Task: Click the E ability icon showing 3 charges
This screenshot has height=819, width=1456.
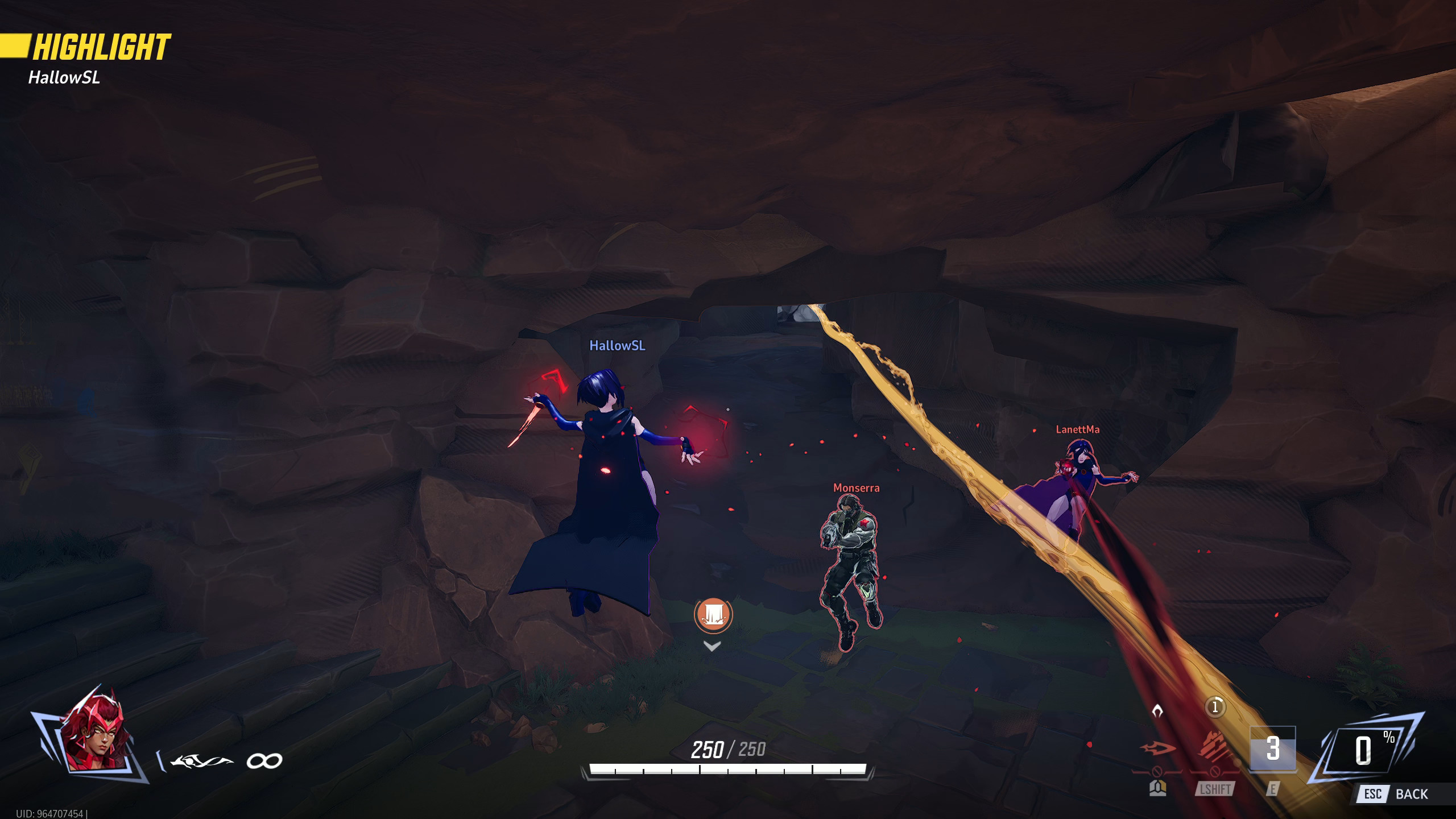Action: [1273, 750]
